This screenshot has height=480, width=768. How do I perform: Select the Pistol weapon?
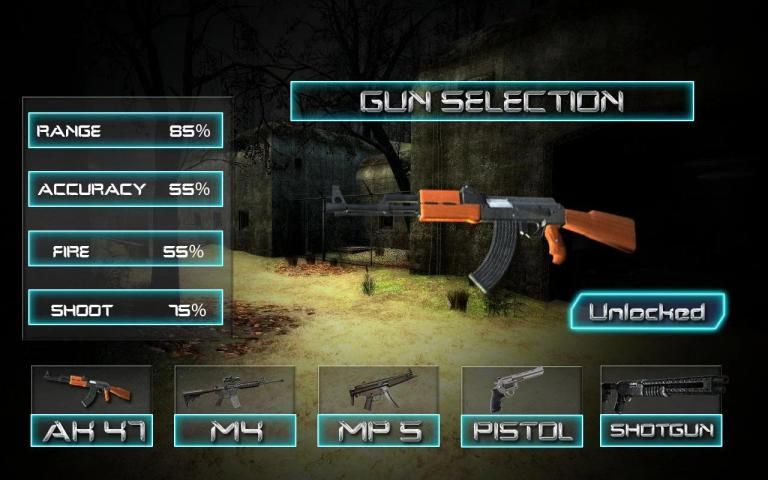coord(522,430)
